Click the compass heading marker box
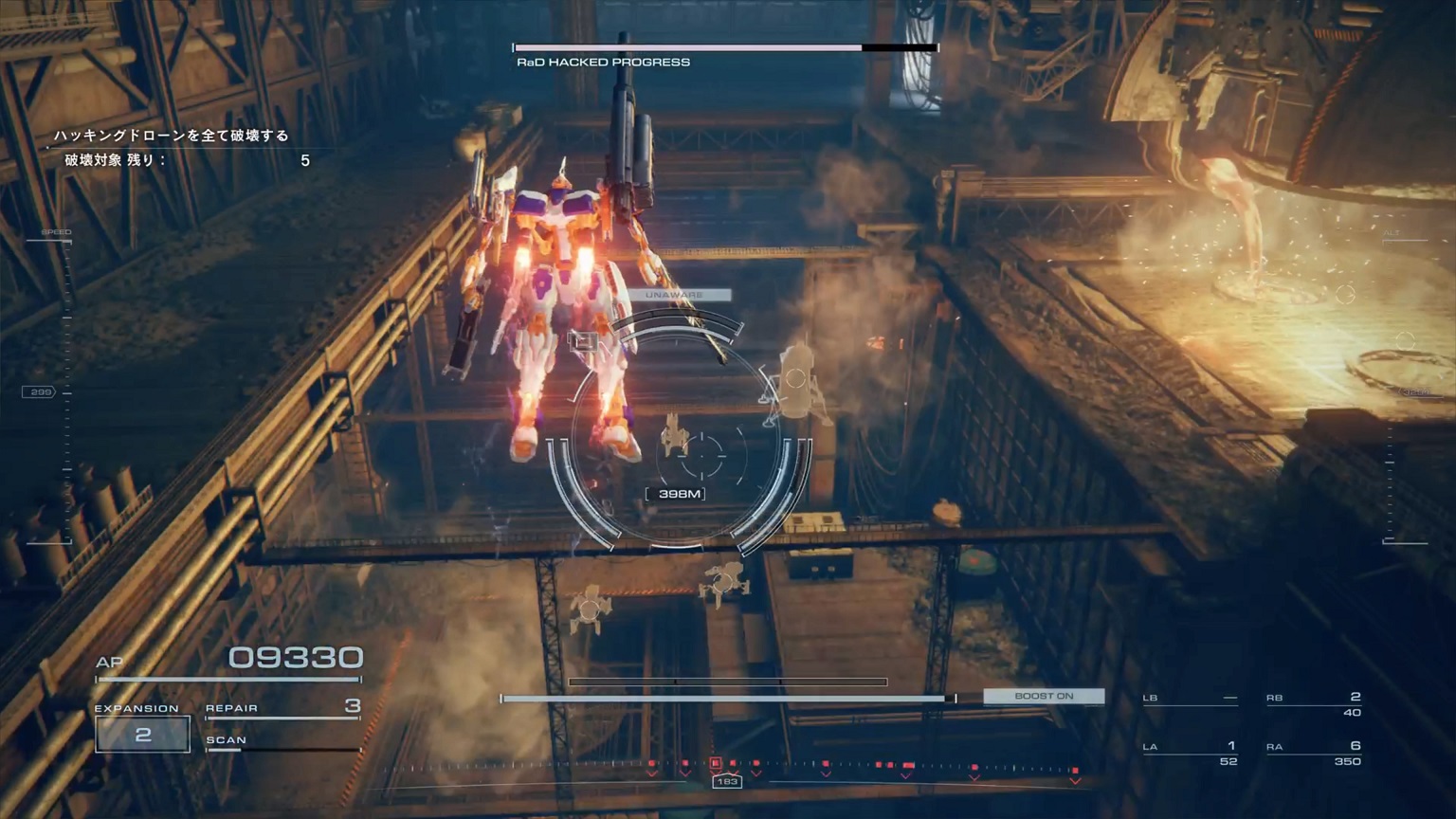This screenshot has height=819, width=1456. tap(727, 781)
